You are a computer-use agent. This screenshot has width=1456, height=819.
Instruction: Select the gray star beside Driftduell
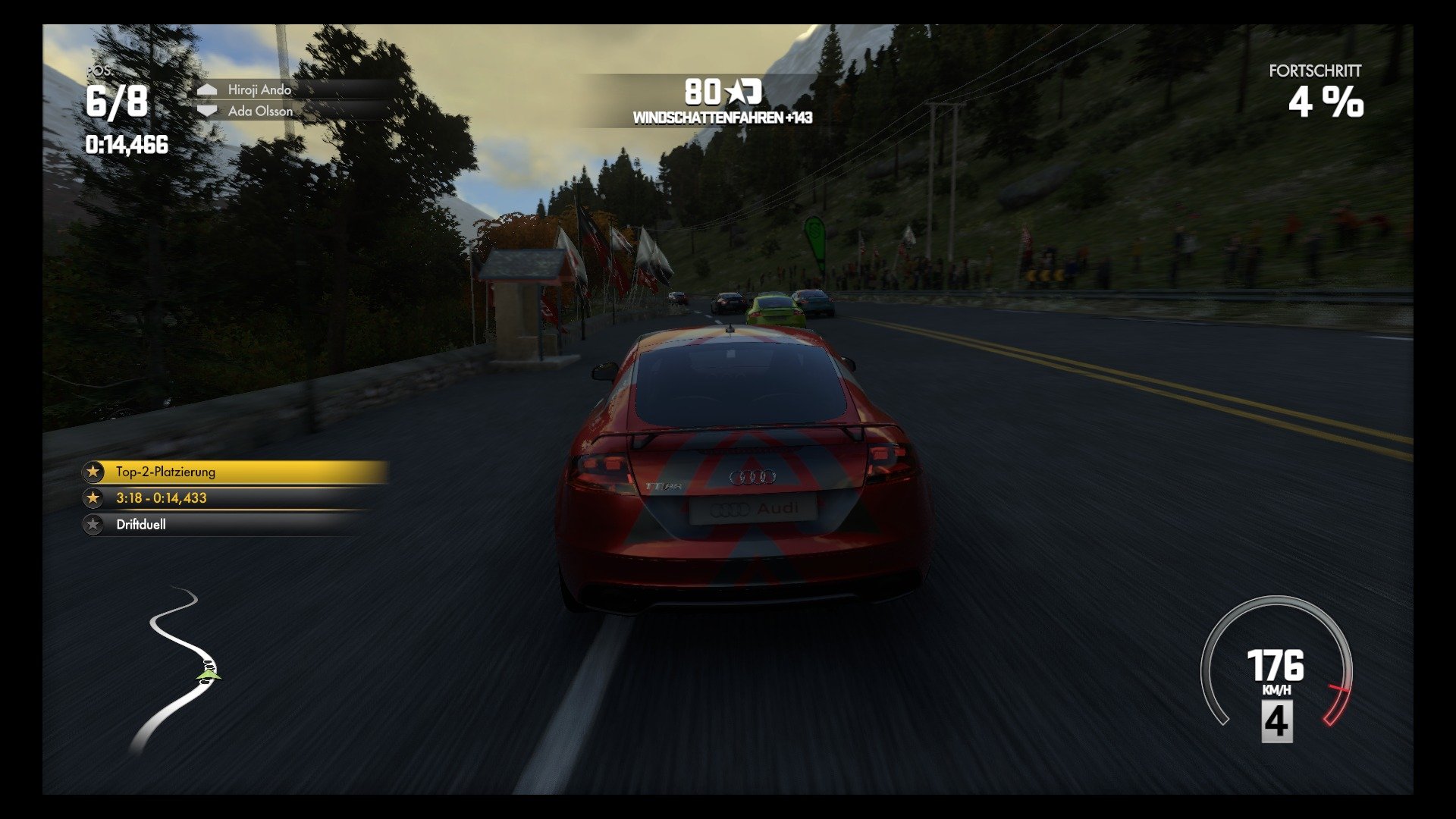click(x=93, y=526)
